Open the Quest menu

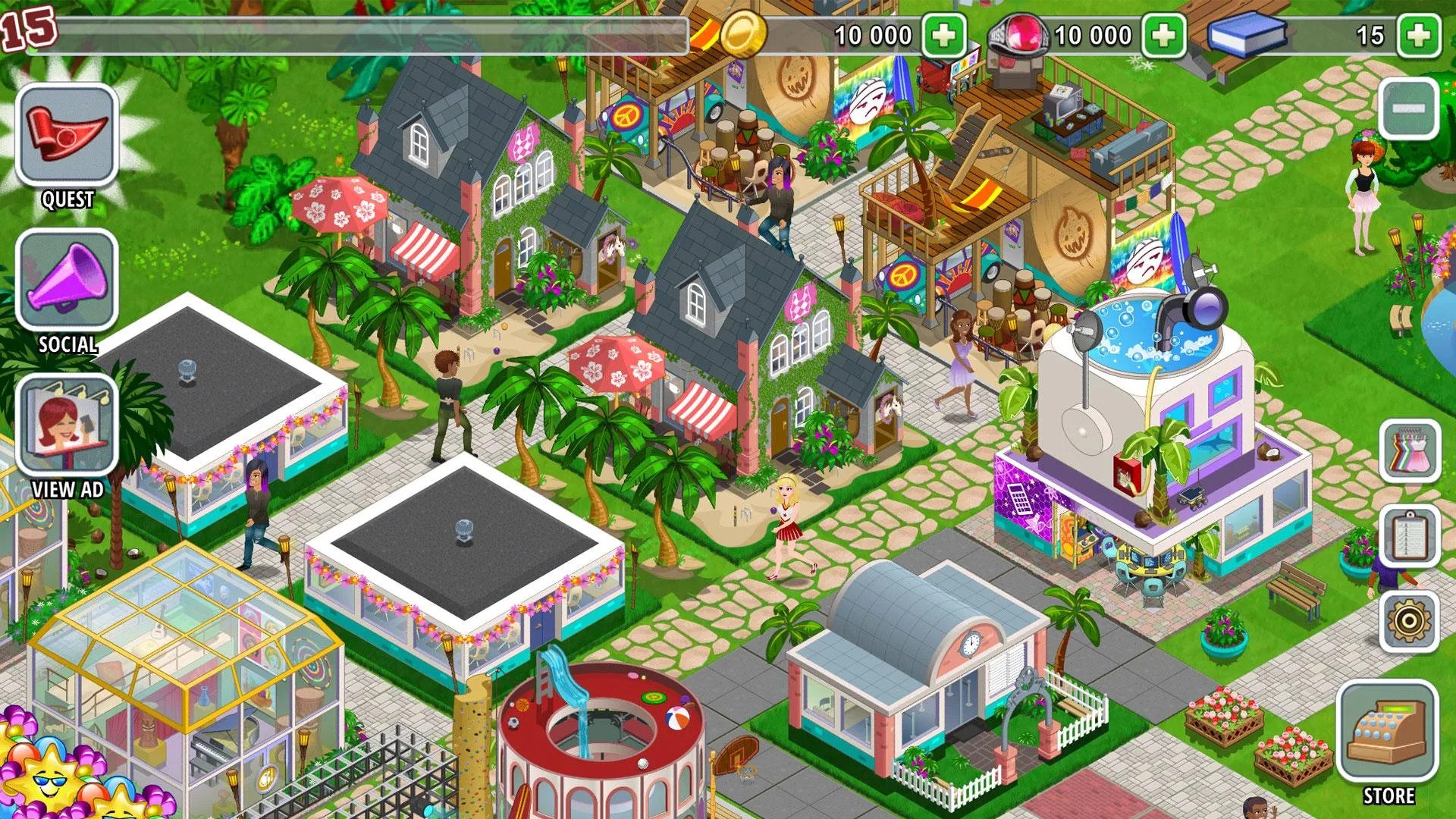tap(67, 136)
